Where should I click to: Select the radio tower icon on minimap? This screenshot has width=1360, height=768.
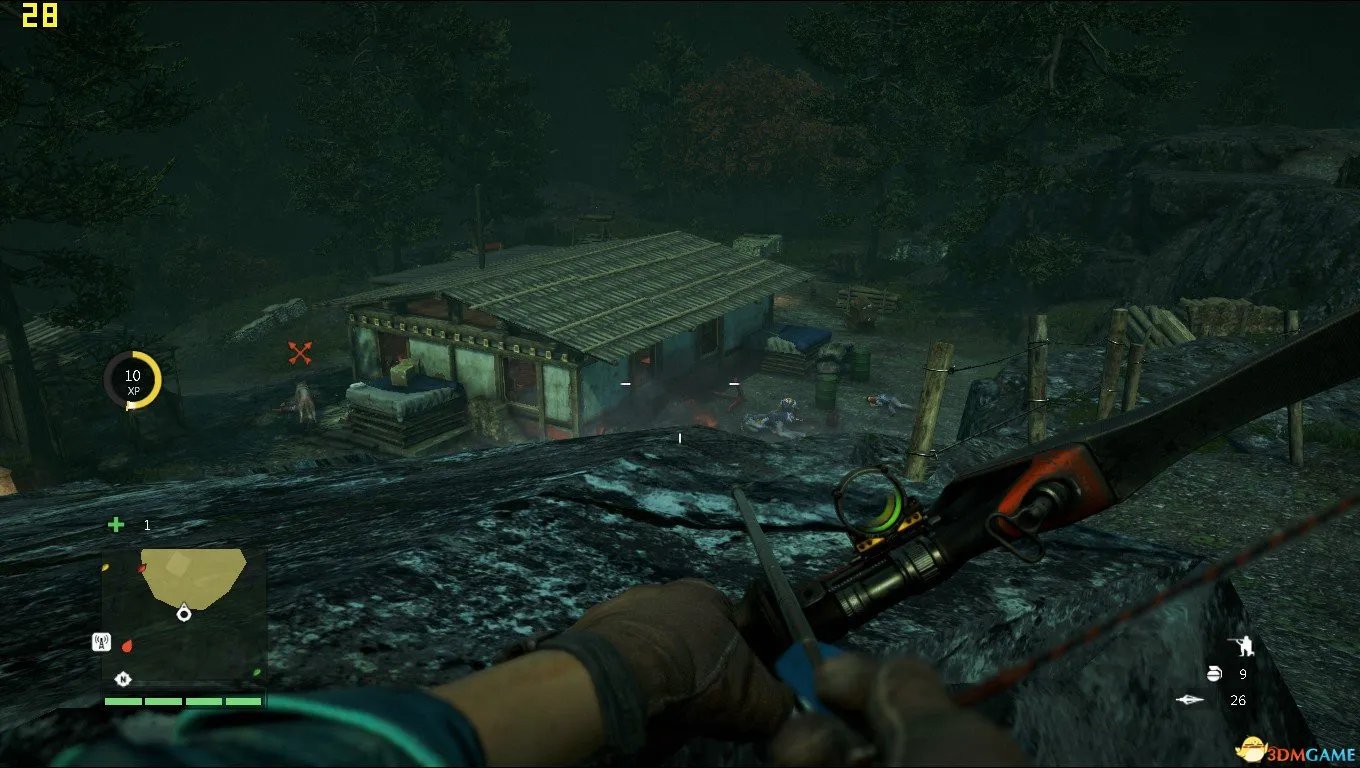101,642
